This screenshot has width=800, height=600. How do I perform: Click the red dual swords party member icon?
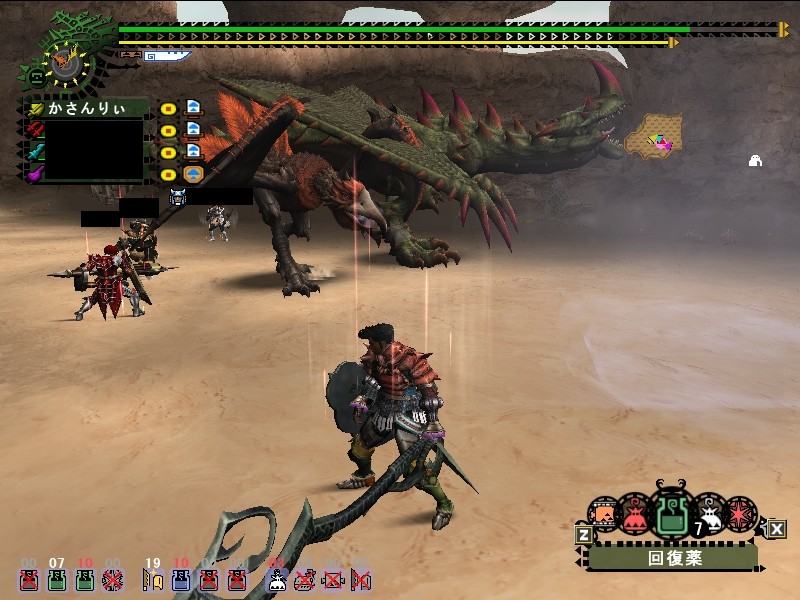click(x=36, y=128)
